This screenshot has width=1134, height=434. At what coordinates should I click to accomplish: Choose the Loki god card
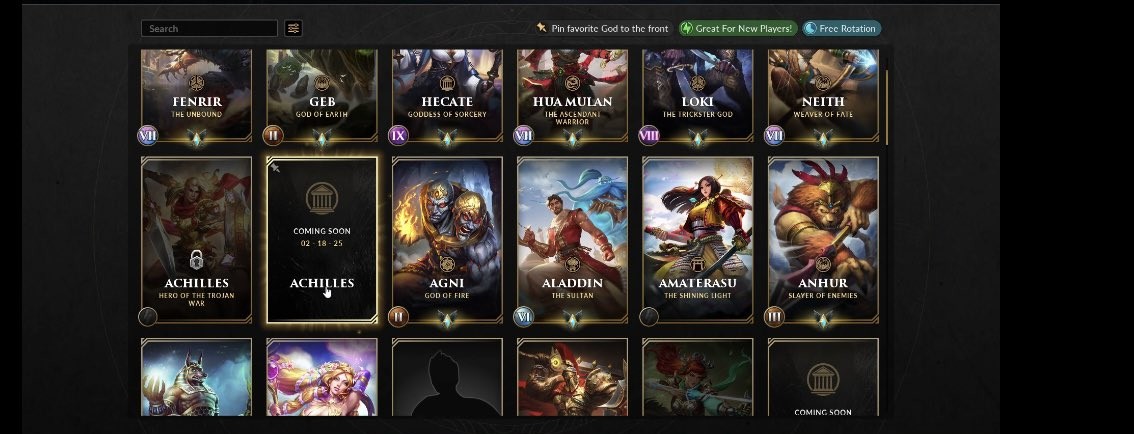[697, 97]
